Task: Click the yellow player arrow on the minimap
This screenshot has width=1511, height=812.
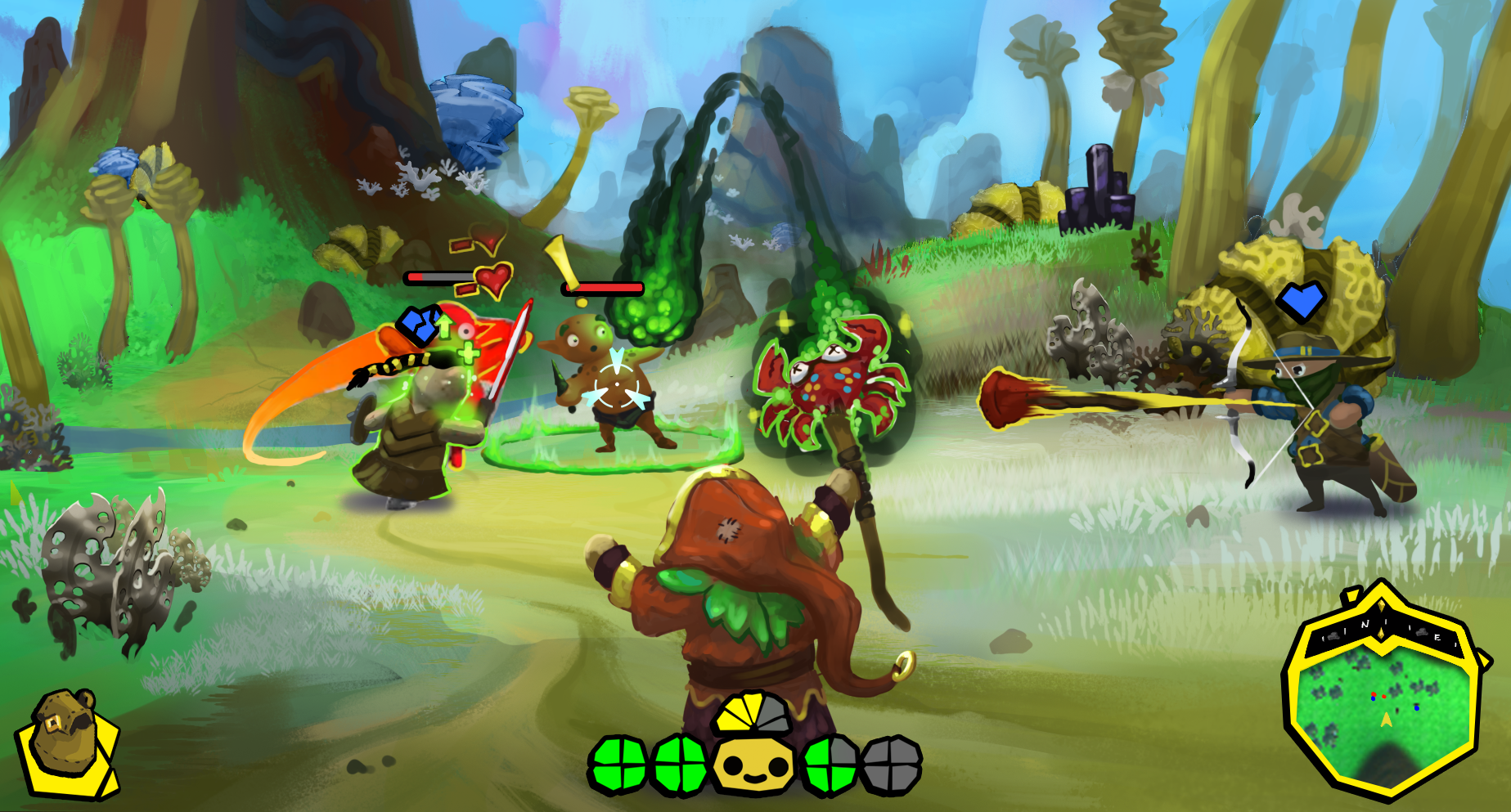Action: point(1386,720)
